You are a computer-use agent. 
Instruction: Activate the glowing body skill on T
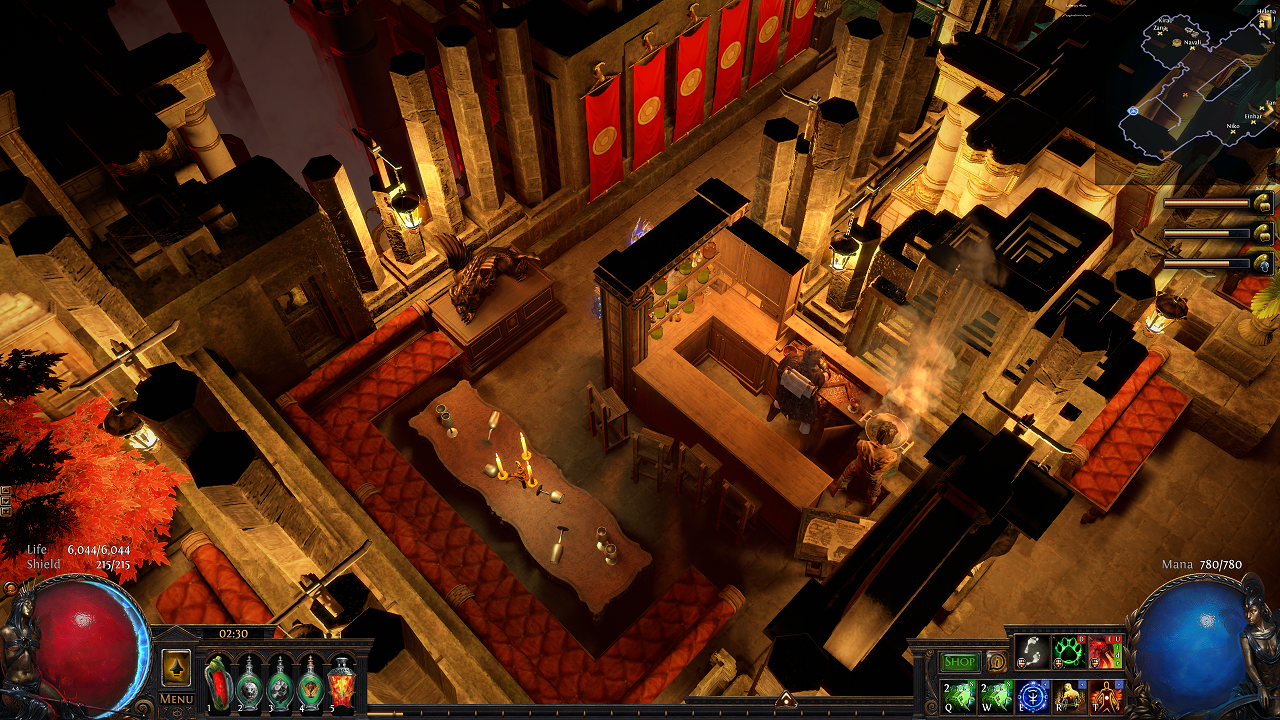tap(1105, 695)
